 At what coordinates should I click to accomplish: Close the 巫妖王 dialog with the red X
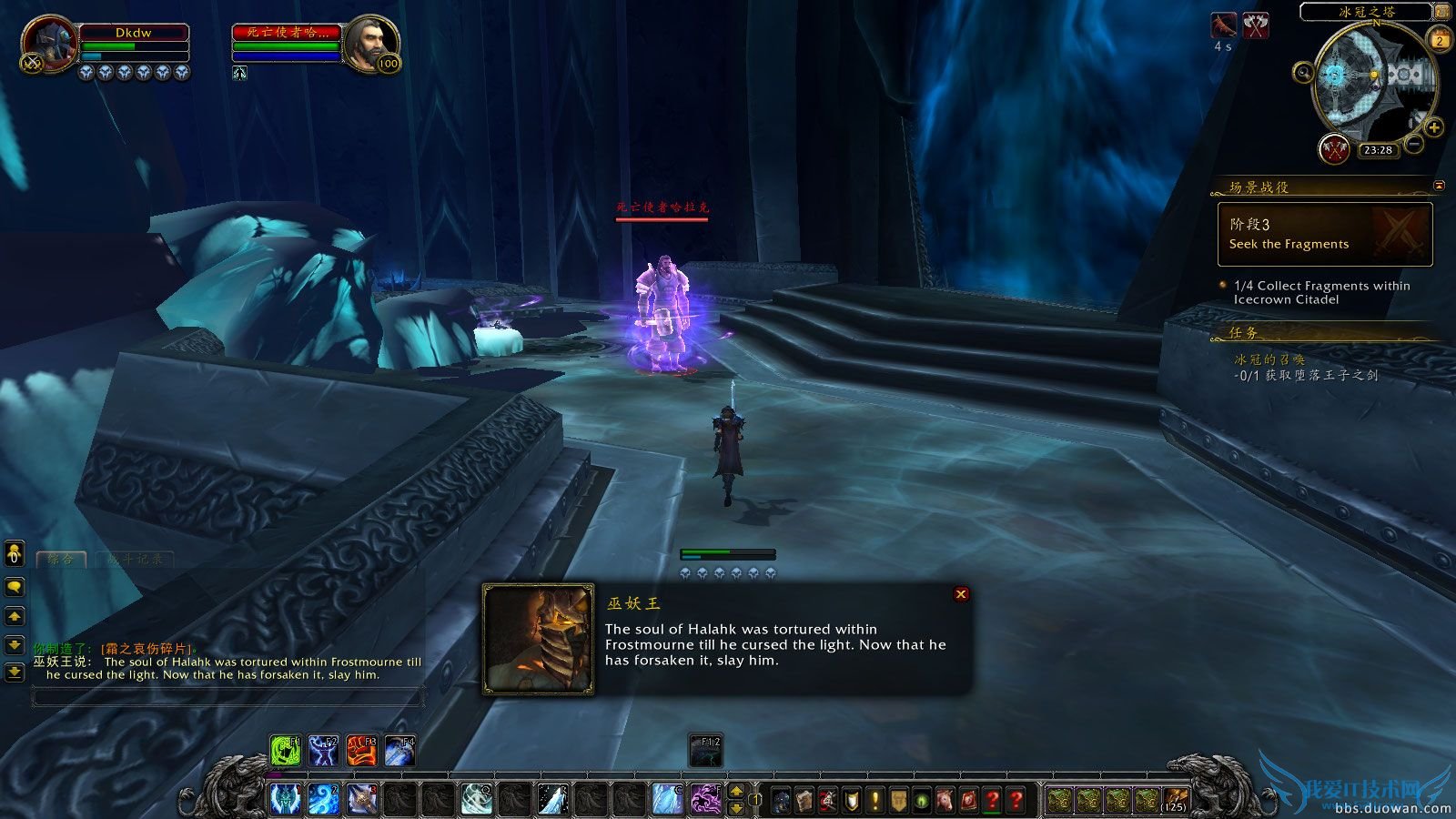(960, 593)
